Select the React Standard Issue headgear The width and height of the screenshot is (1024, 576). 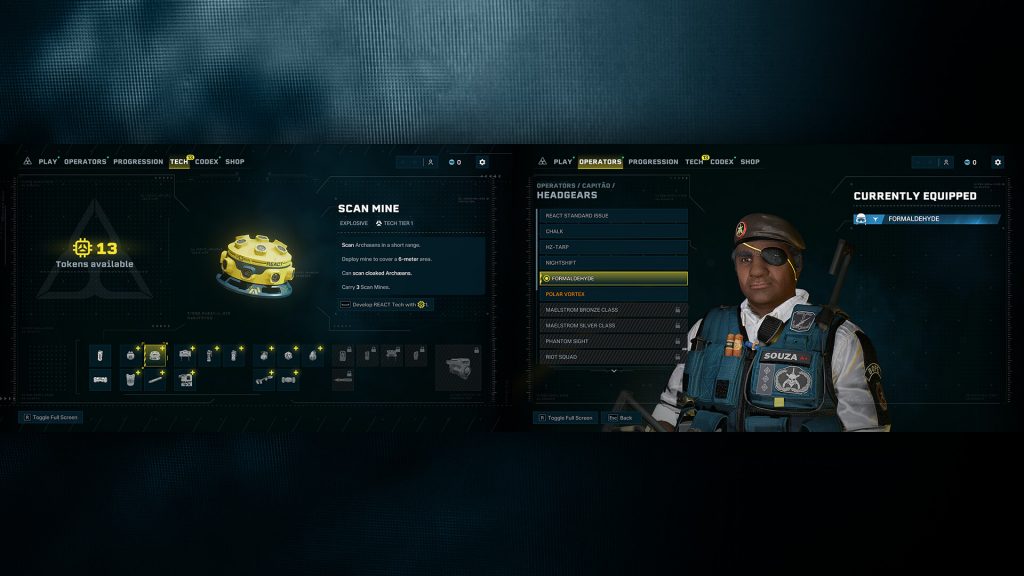pyautogui.click(x=612, y=216)
